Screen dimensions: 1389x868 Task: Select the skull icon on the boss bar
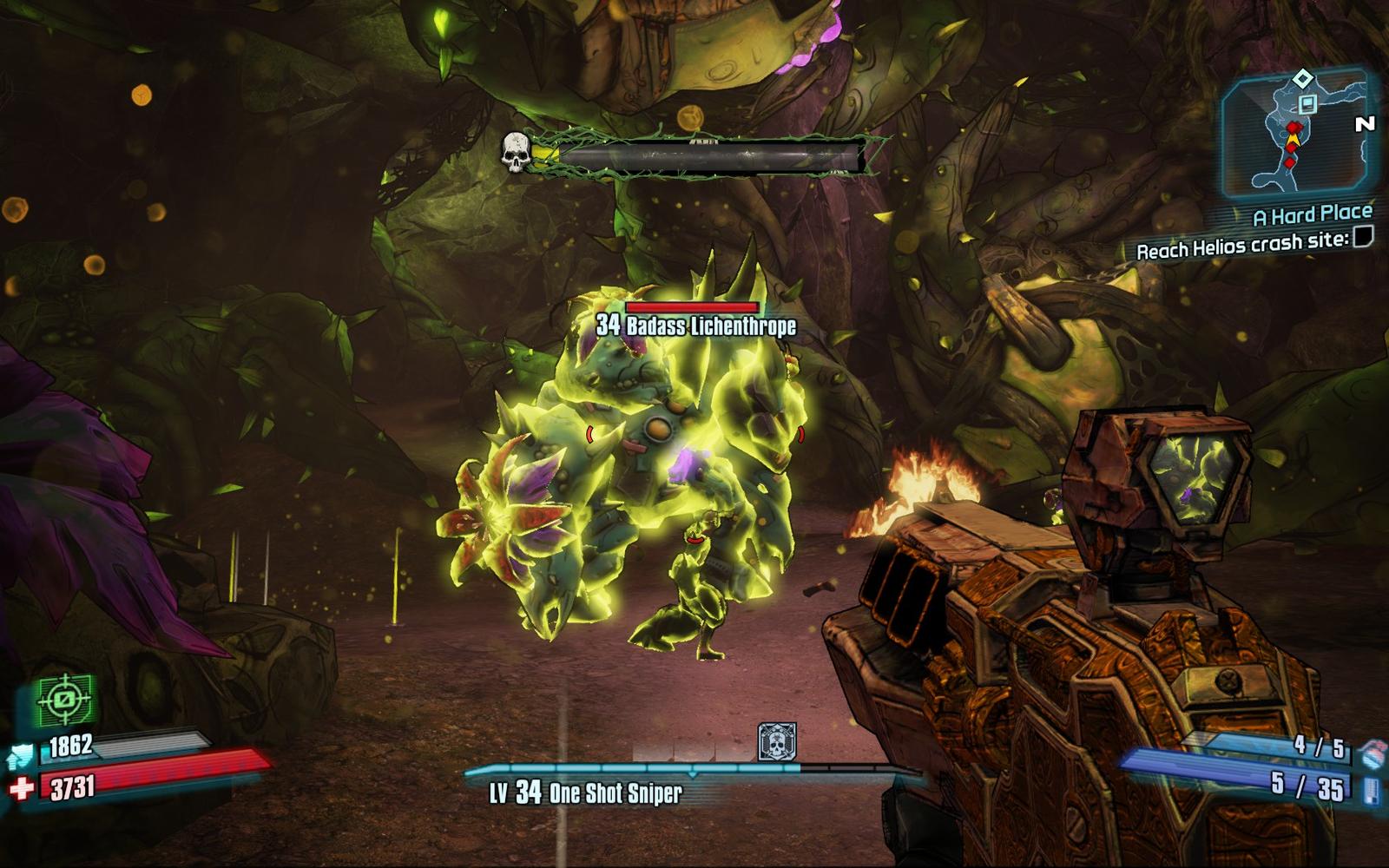point(516,152)
